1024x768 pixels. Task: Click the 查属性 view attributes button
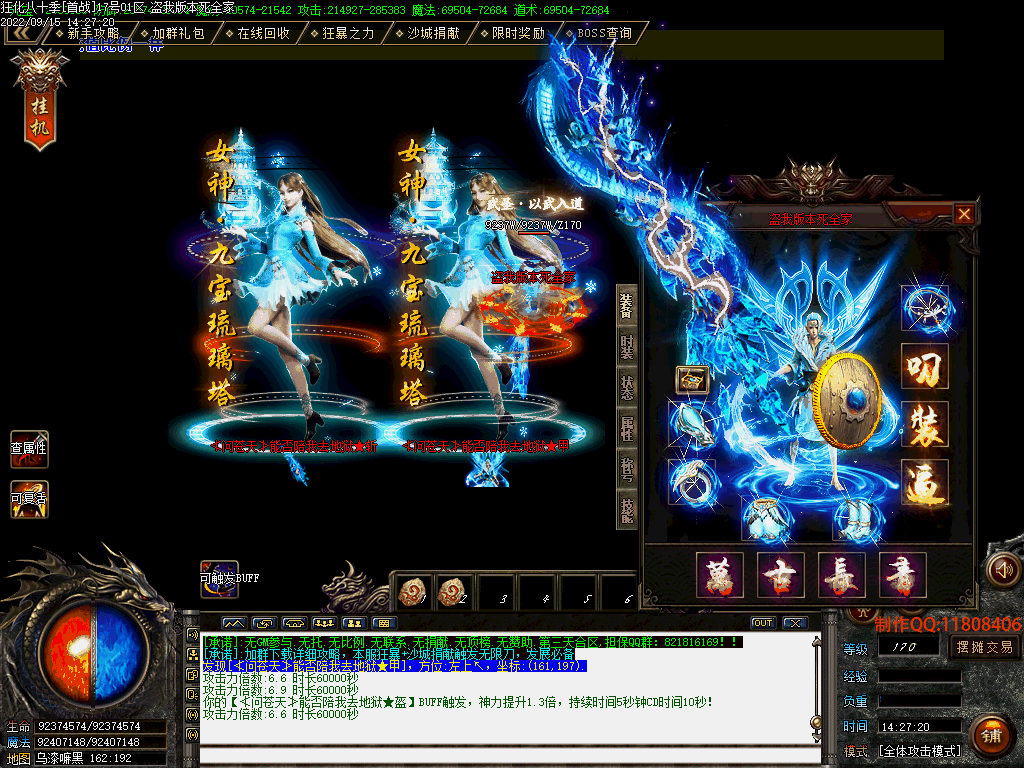click(29, 449)
